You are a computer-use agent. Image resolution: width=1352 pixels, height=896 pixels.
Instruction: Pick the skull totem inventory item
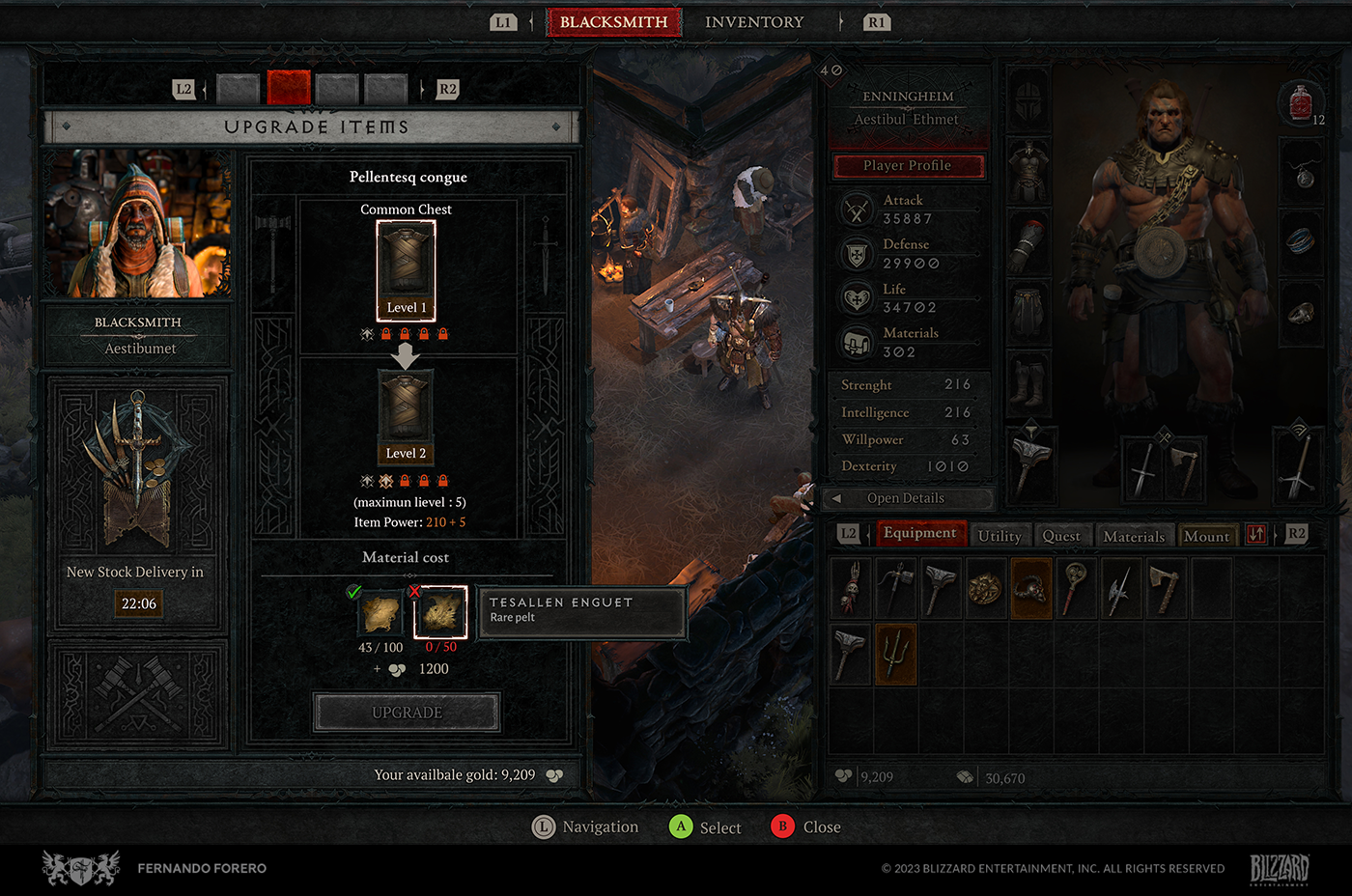click(x=851, y=588)
